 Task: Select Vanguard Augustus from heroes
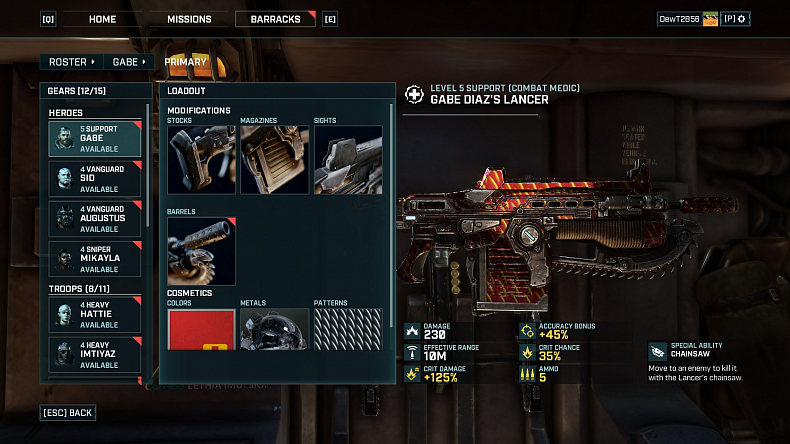click(95, 219)
